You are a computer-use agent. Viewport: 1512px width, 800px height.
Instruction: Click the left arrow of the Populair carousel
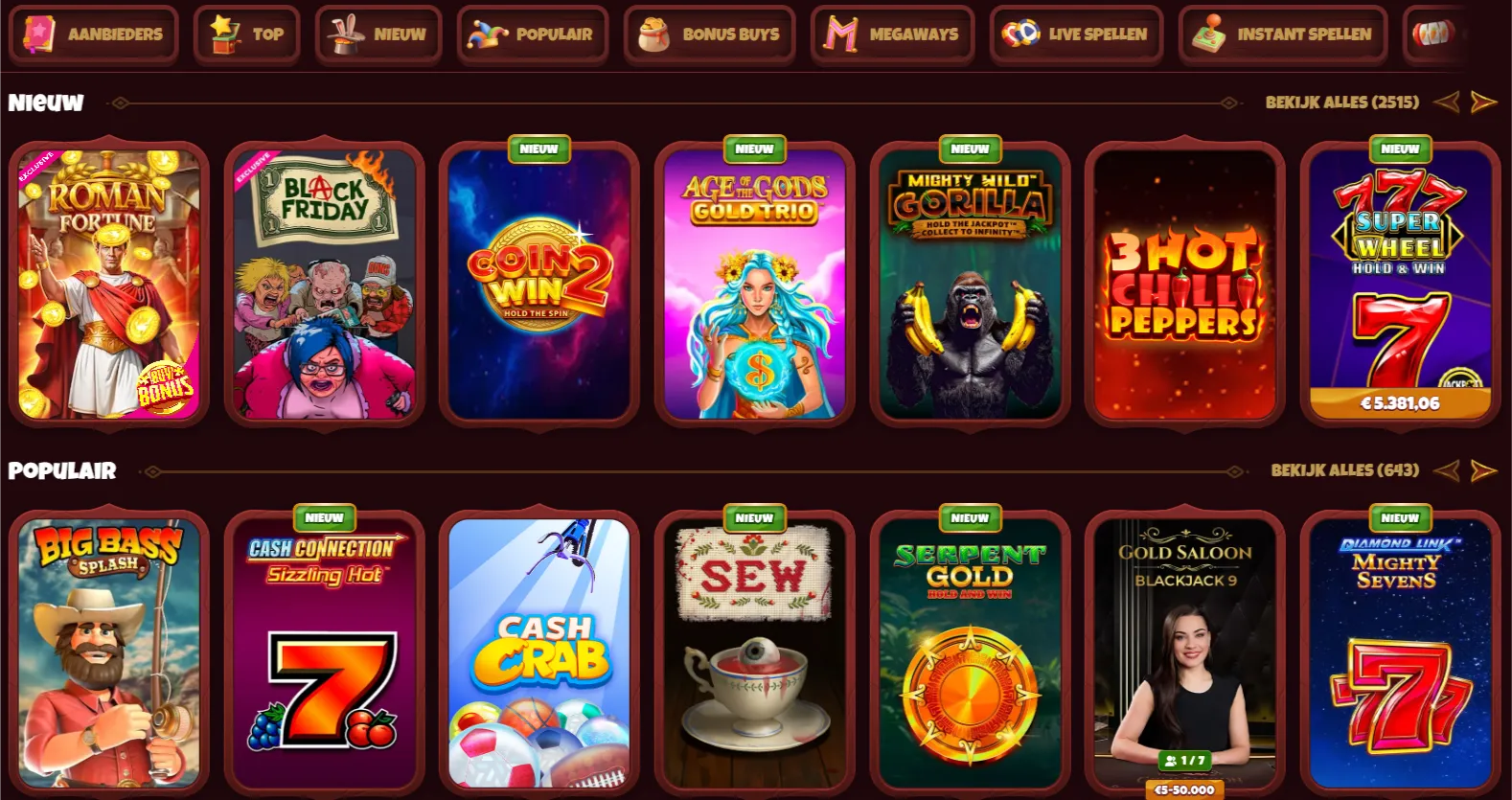coord(1447,470)
